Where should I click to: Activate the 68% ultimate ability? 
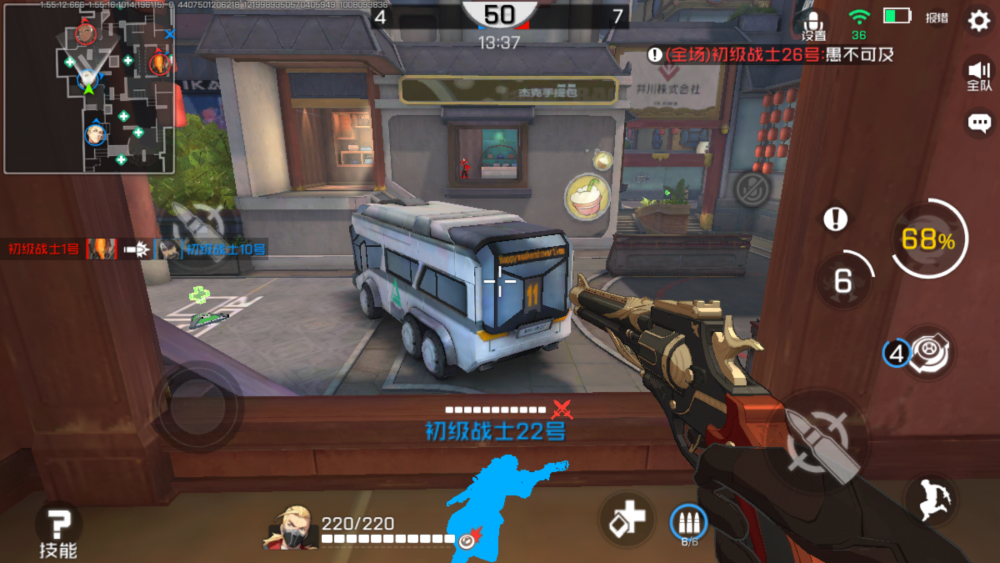(x=928, y=240)
